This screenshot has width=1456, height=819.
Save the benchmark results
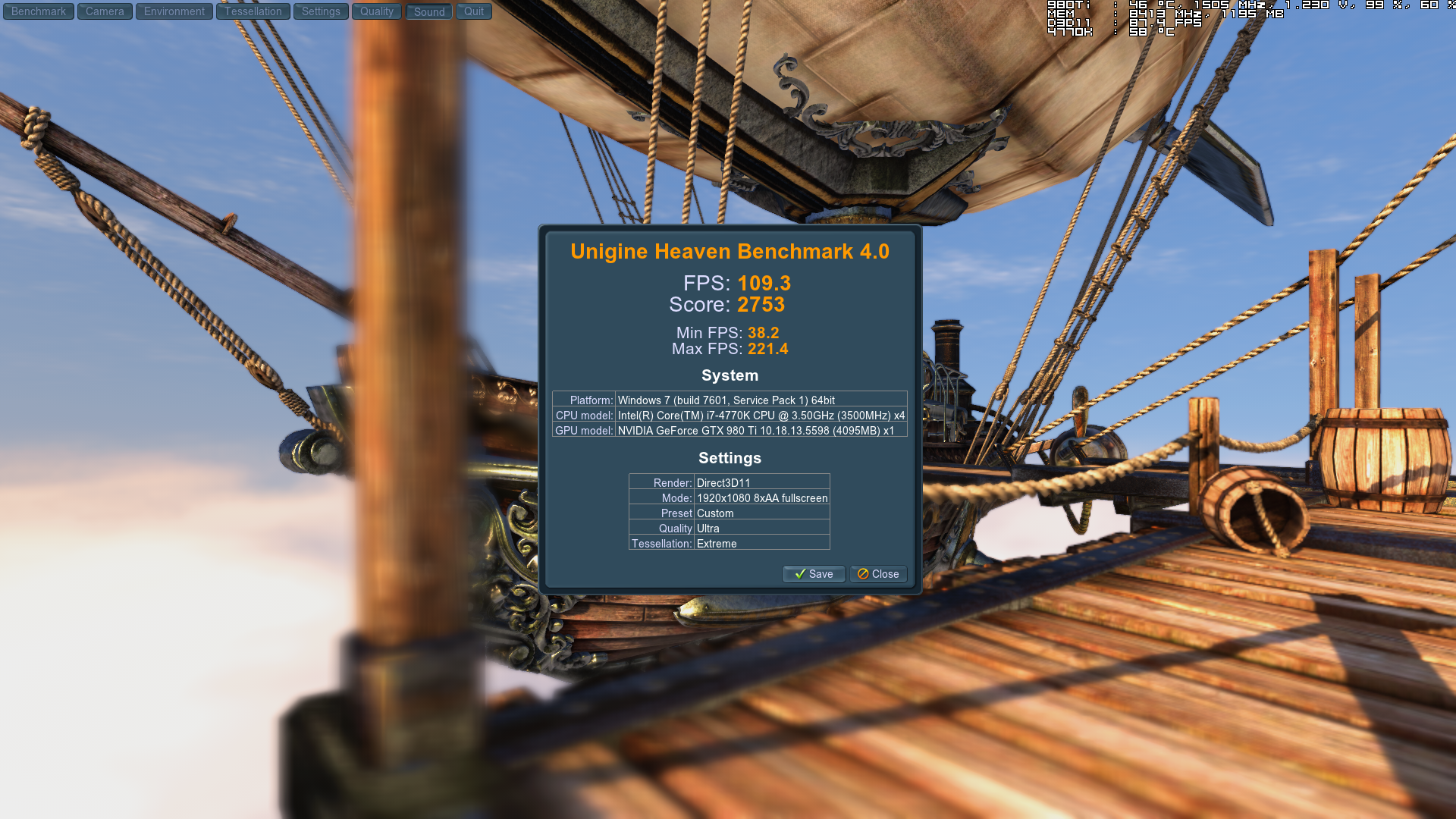(814, 574)
